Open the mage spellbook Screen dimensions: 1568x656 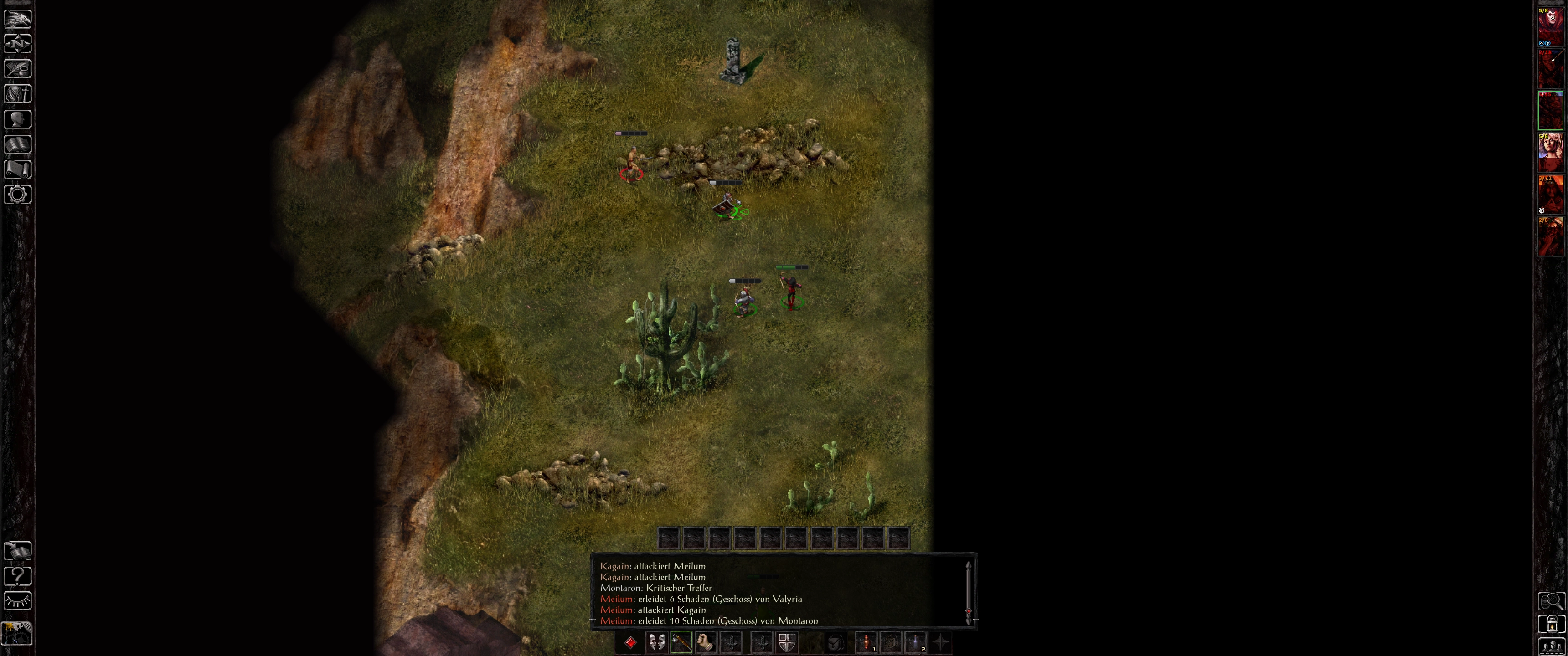pos(18,144)
